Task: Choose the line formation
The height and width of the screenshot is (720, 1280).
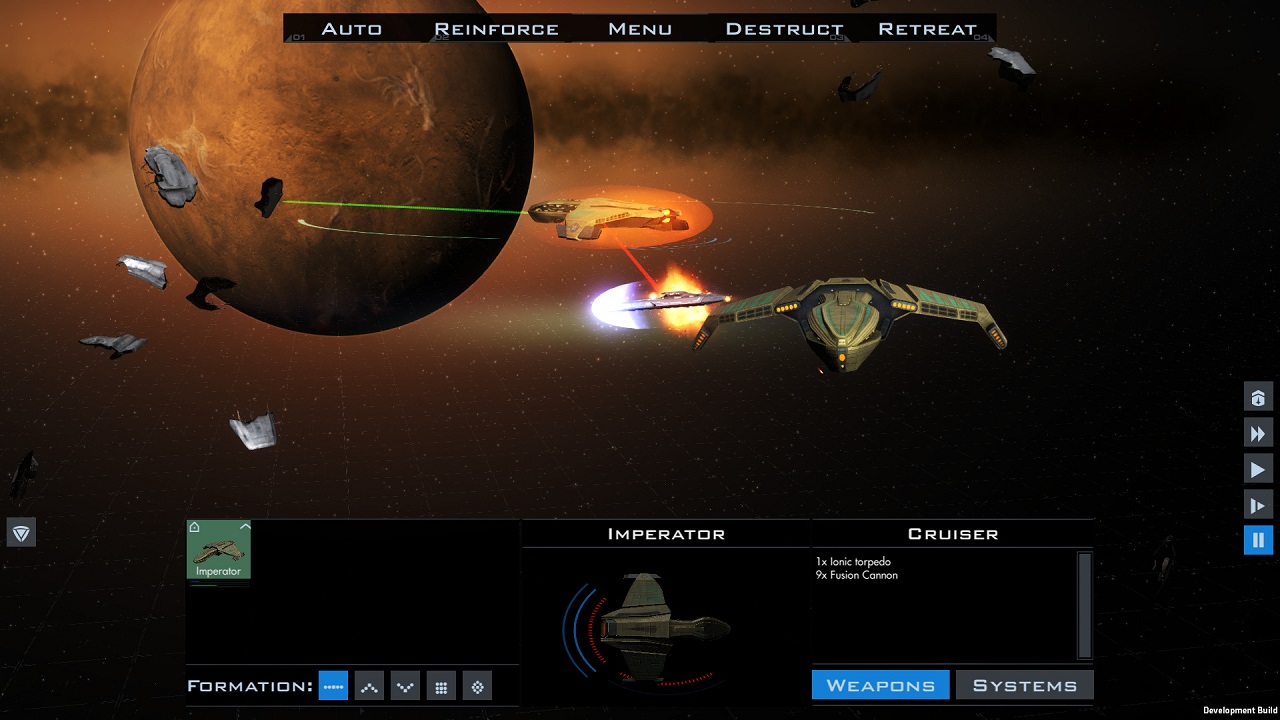Action: tap(333, 686)
